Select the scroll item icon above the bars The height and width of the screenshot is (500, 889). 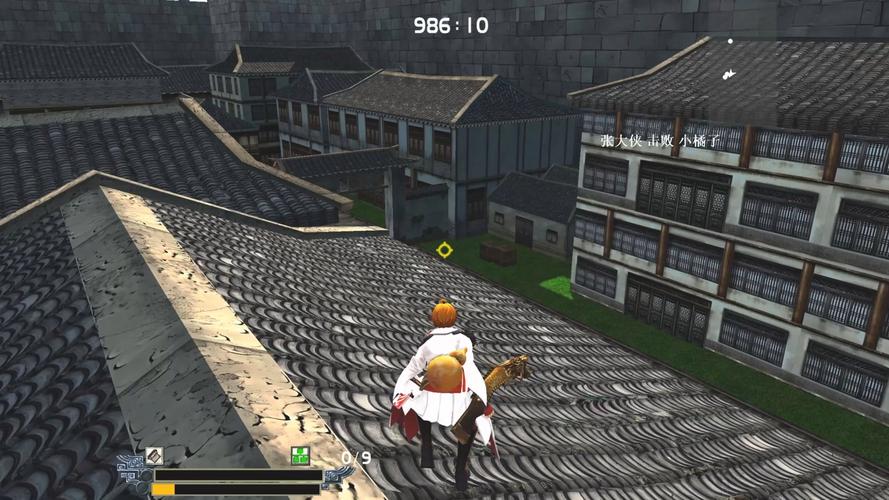point(153,456)
